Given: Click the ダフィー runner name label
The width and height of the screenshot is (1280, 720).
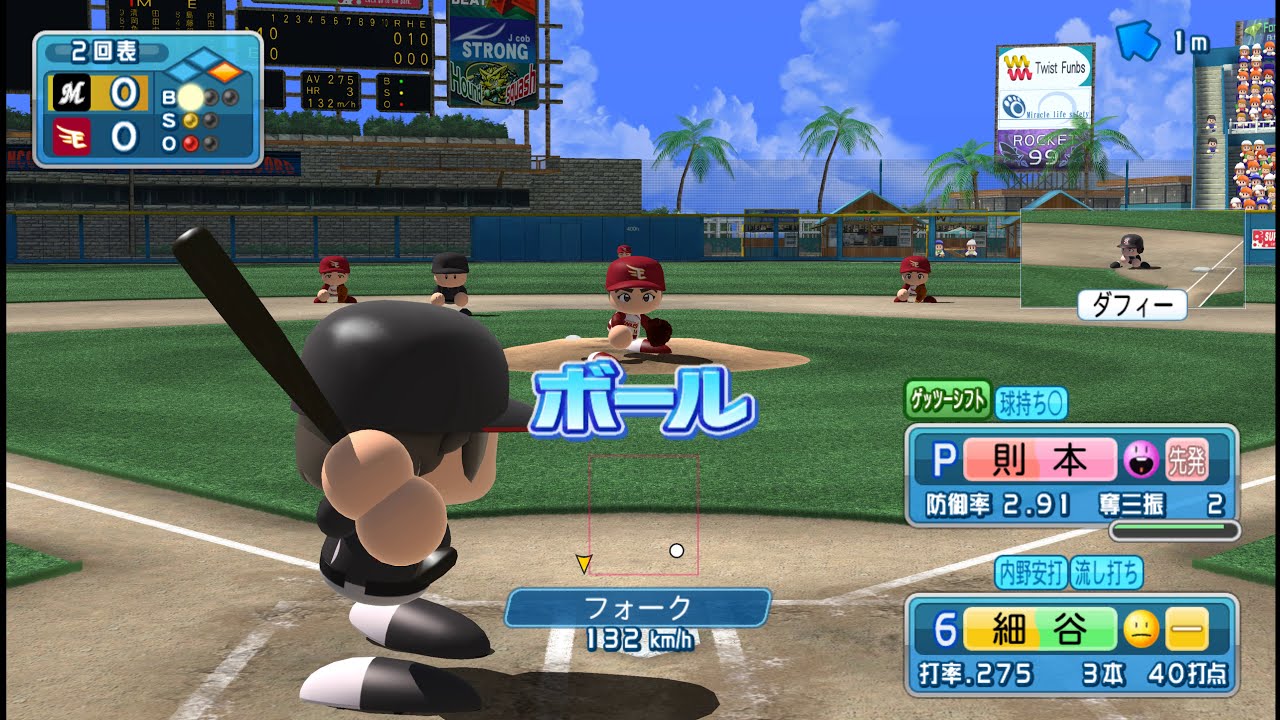Looking at the screenshot, I should tap(1132, 304).
